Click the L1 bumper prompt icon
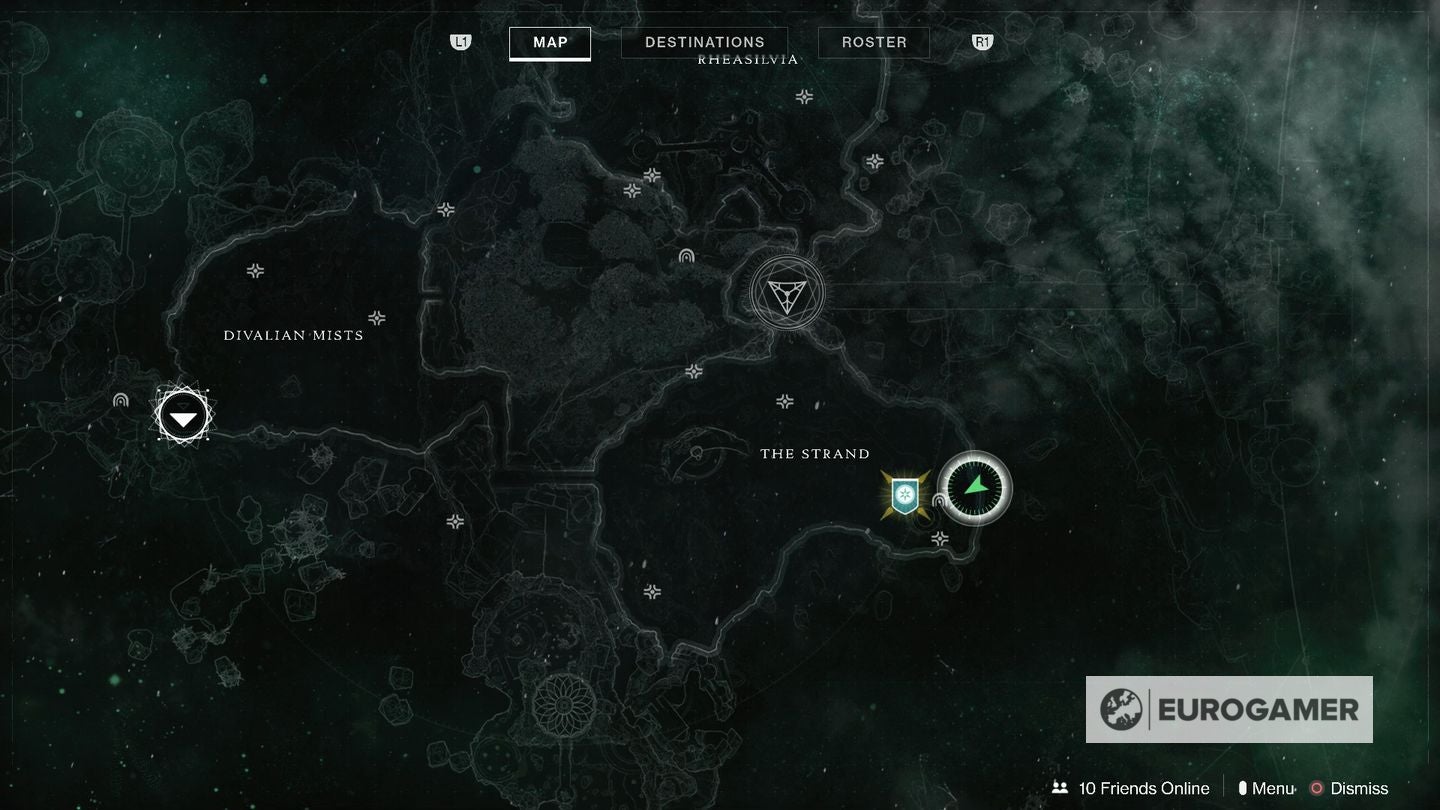 pyautogui.click(x=460, y=42)
